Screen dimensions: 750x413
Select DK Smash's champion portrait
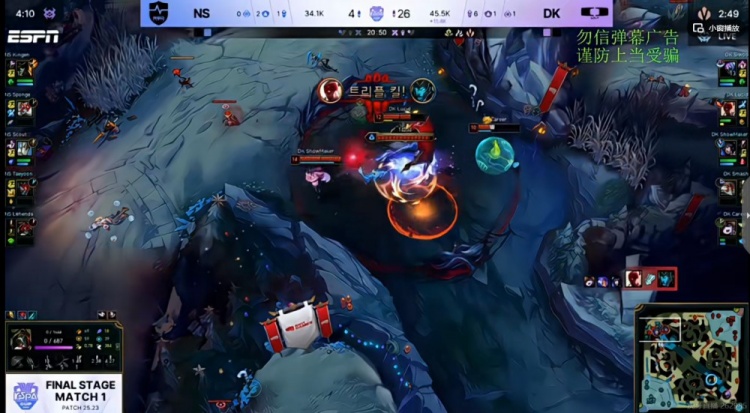coord(726,187)
